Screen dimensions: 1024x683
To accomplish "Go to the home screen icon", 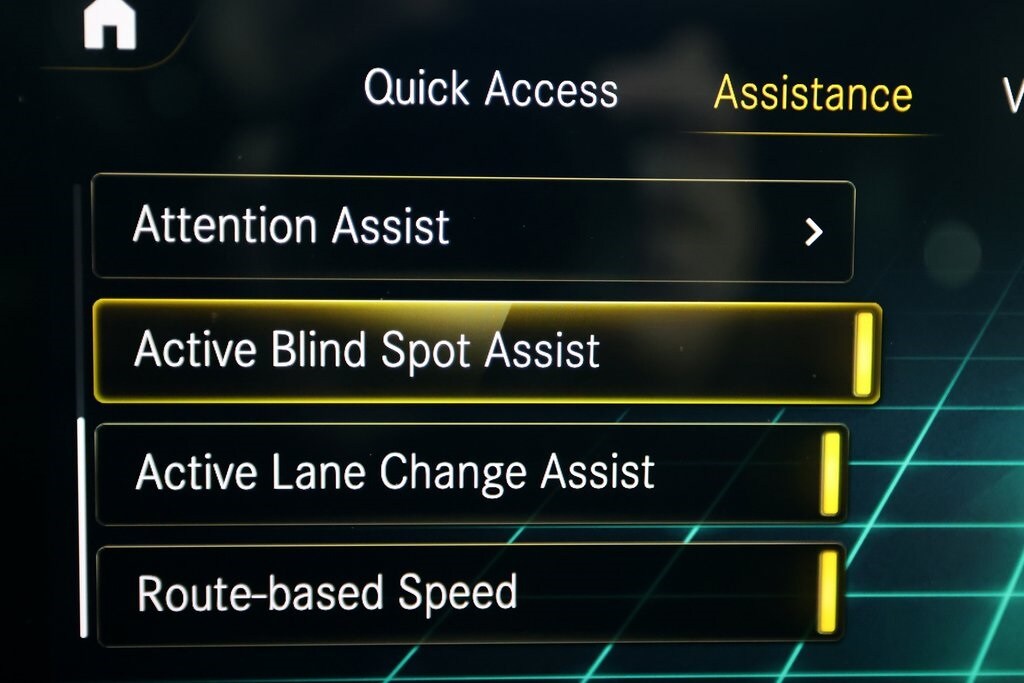I will click(x=109, y=25).
